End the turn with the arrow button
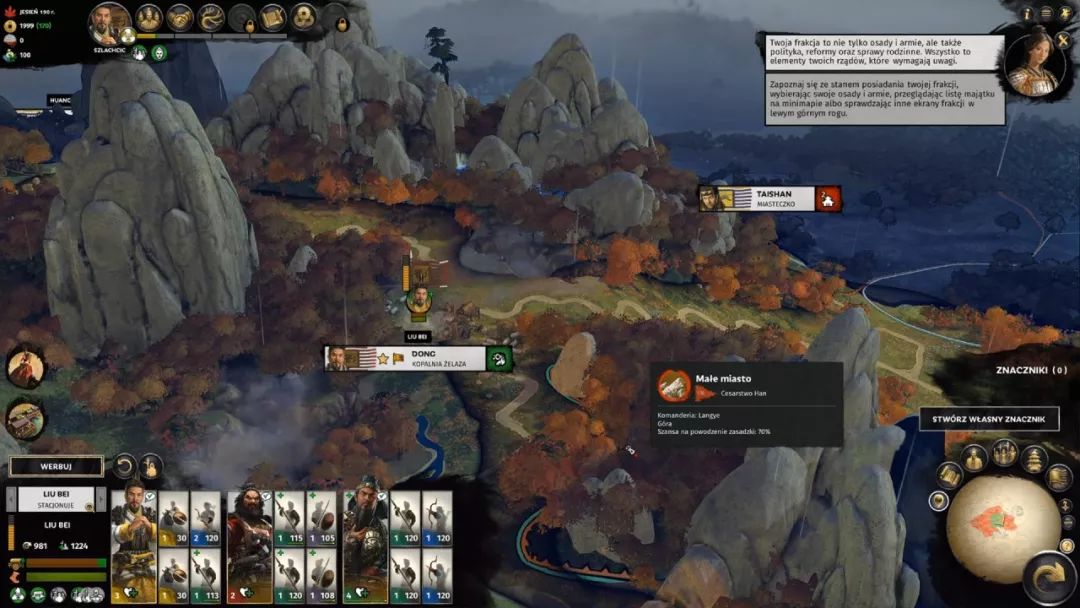Viewport: 1080px width, 608px height. coord(1050,575)
